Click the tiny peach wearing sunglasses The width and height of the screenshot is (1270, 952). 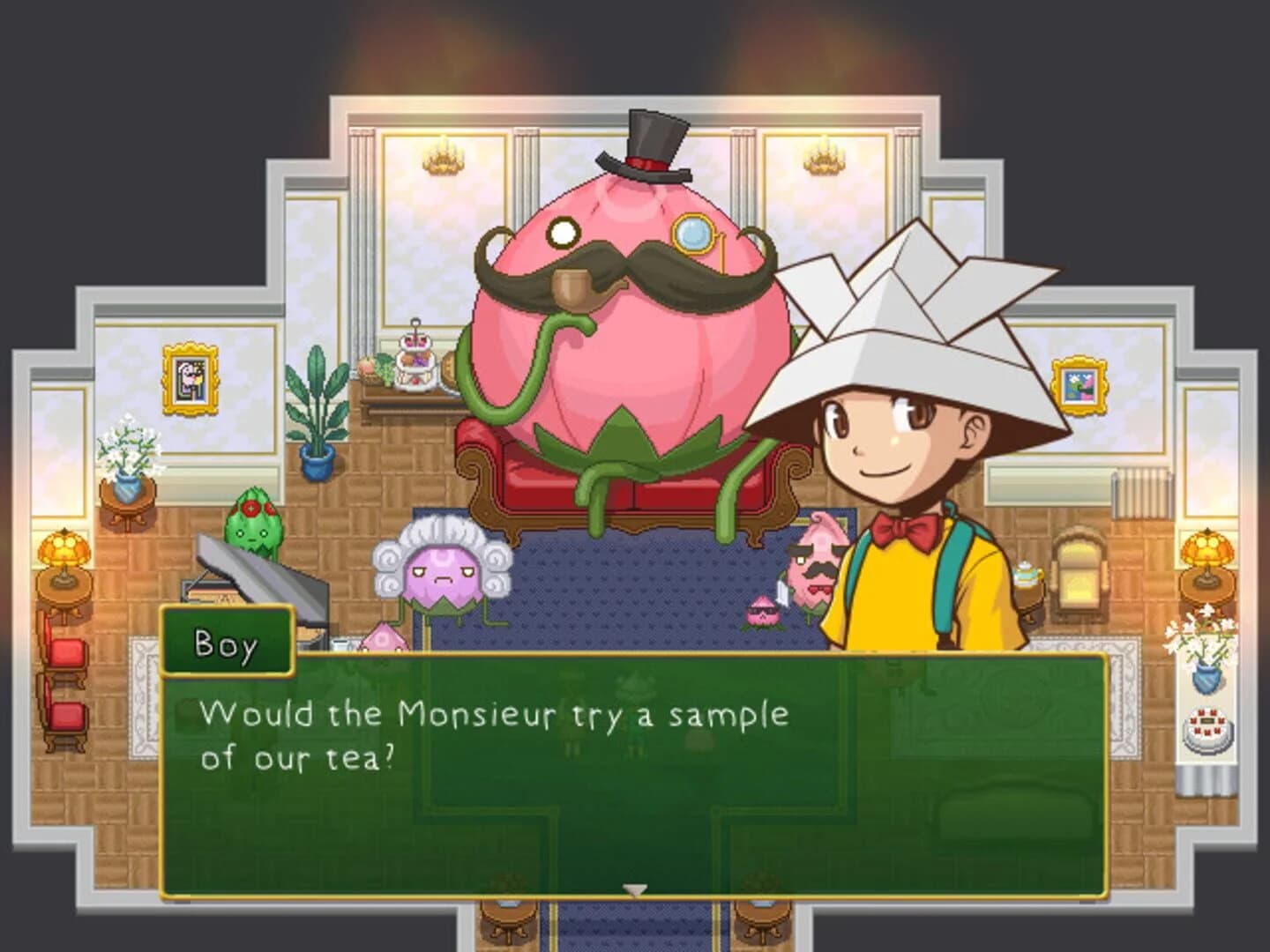pos(764,609)
